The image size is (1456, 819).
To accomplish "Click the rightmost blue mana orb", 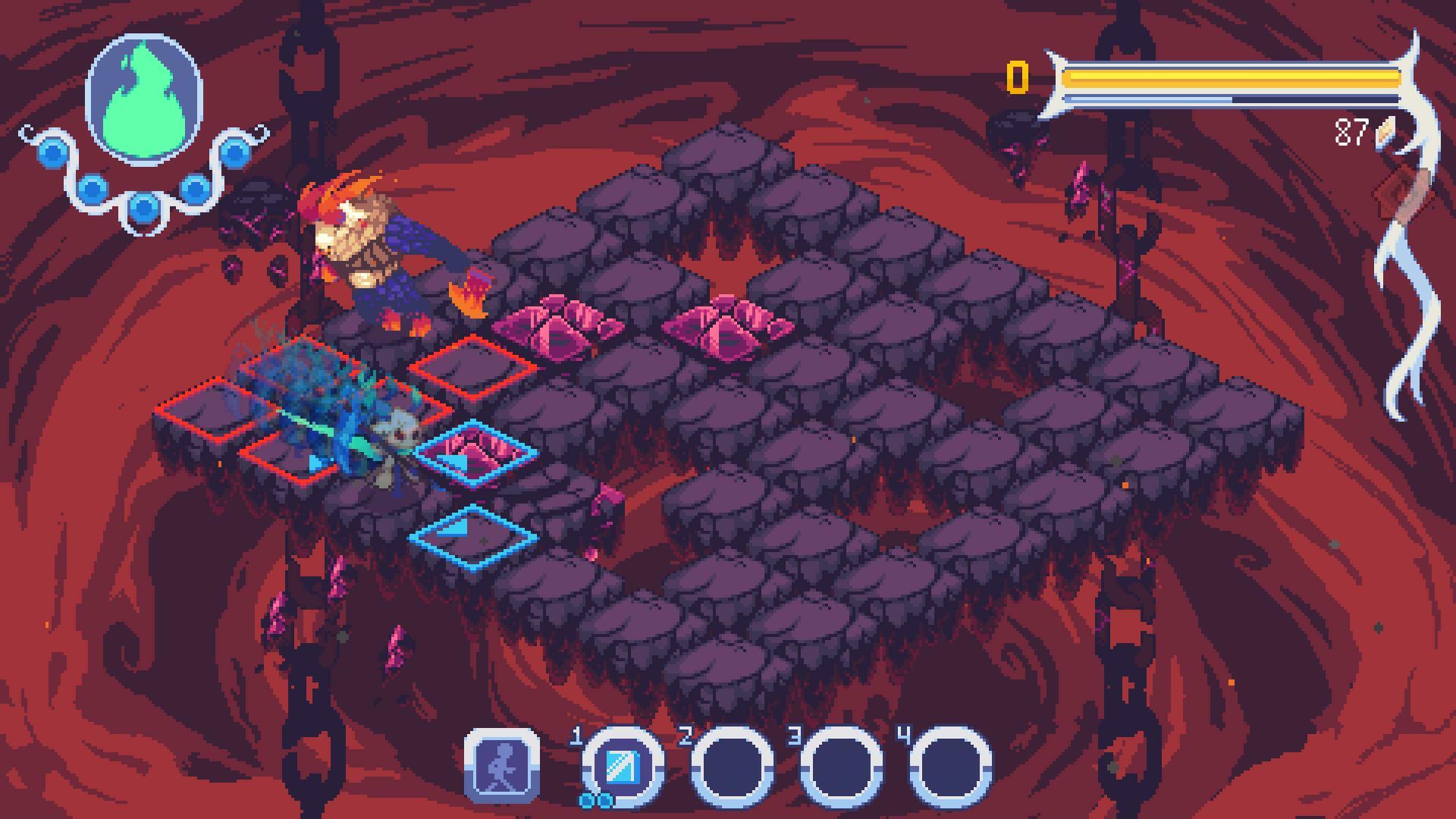I will click(x=235, y=152).
